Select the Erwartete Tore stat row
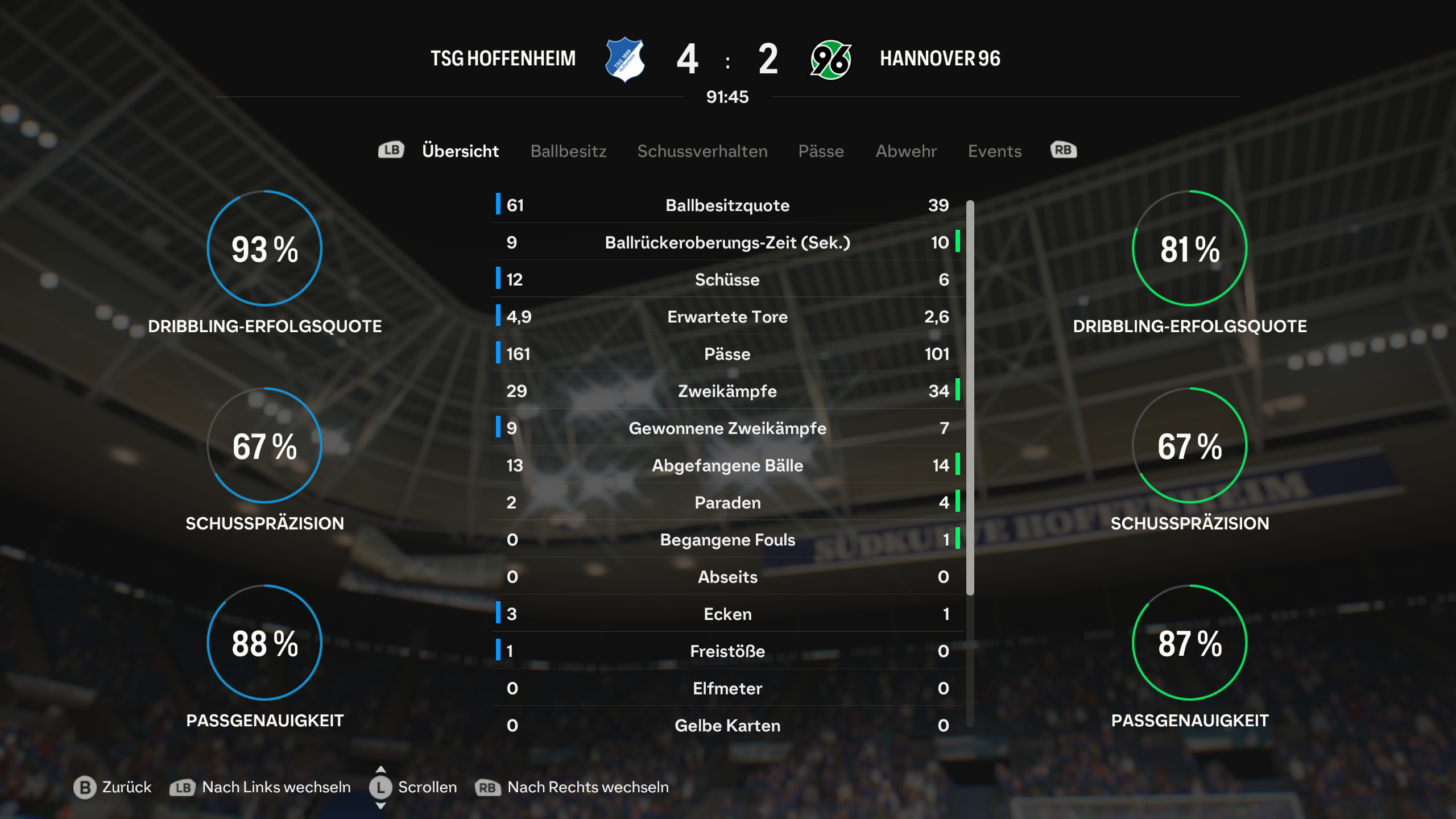The height and width of the screenshot is (819, 1456). (727, 317)
